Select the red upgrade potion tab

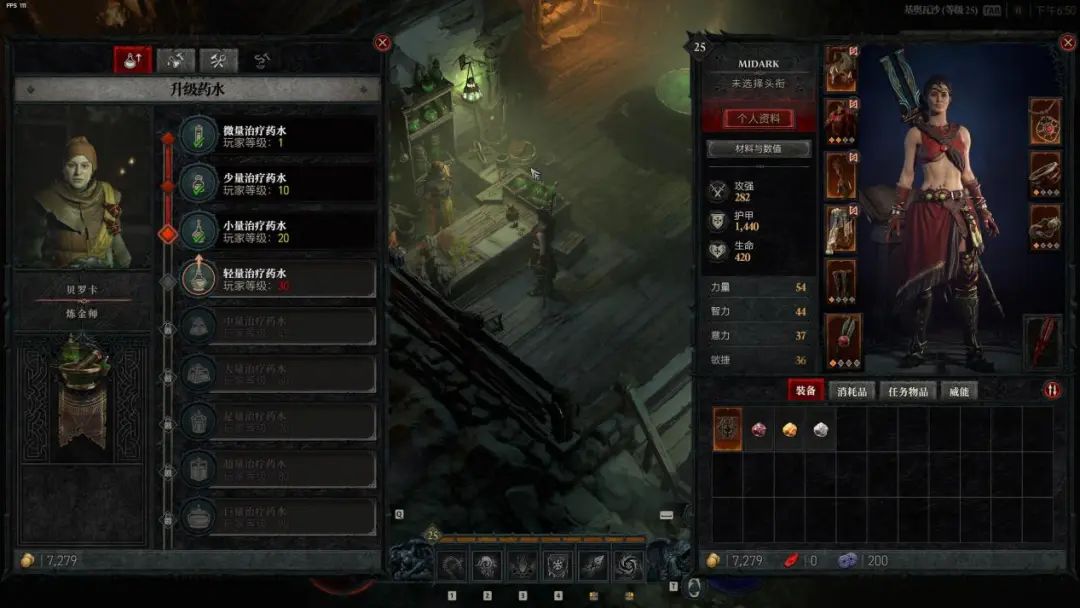coord(131,61)
